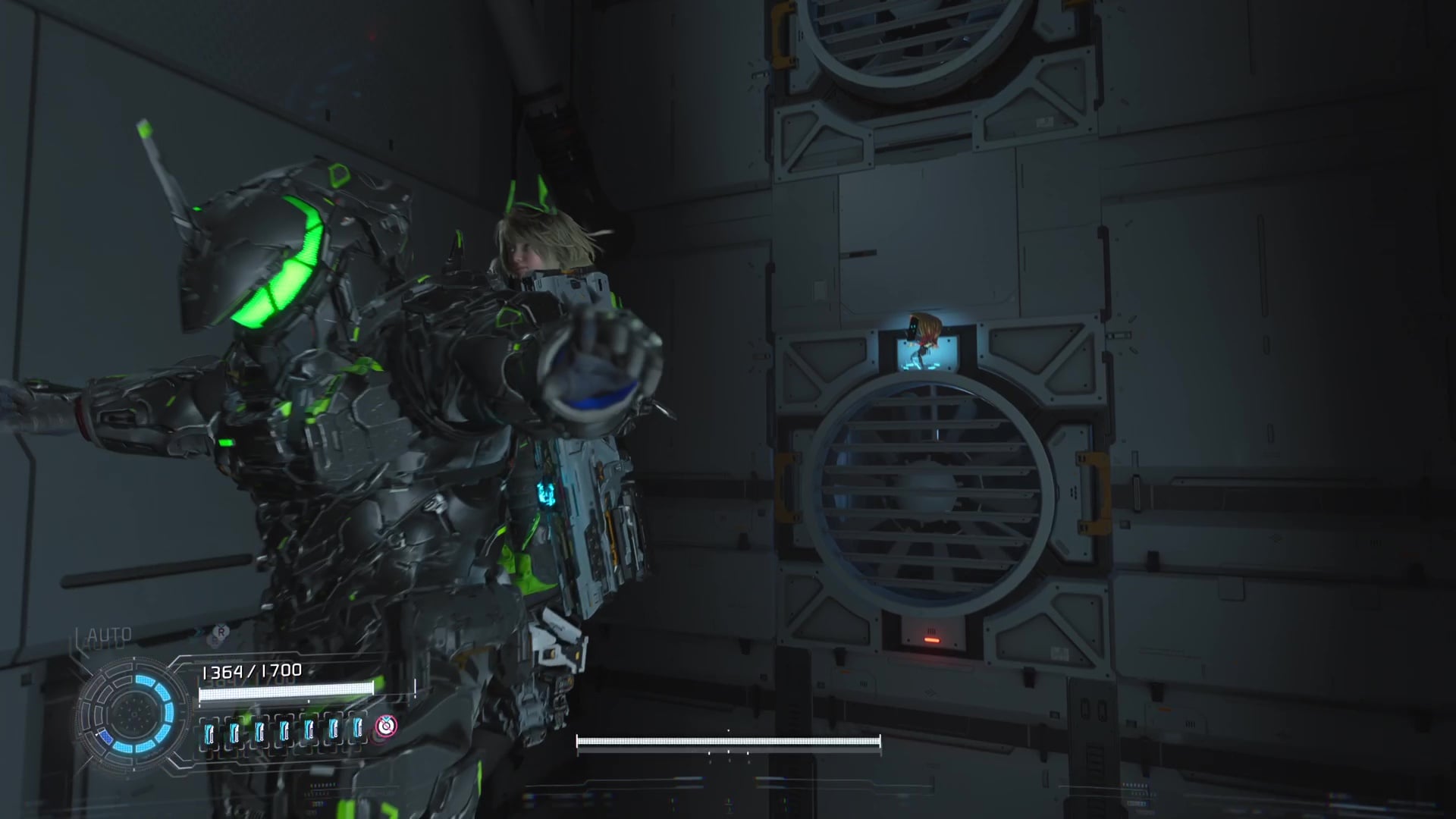Screen dimensions: 1456x819
Task: Toggle the AUTO mode label
Action: click(x=110, y=634)
